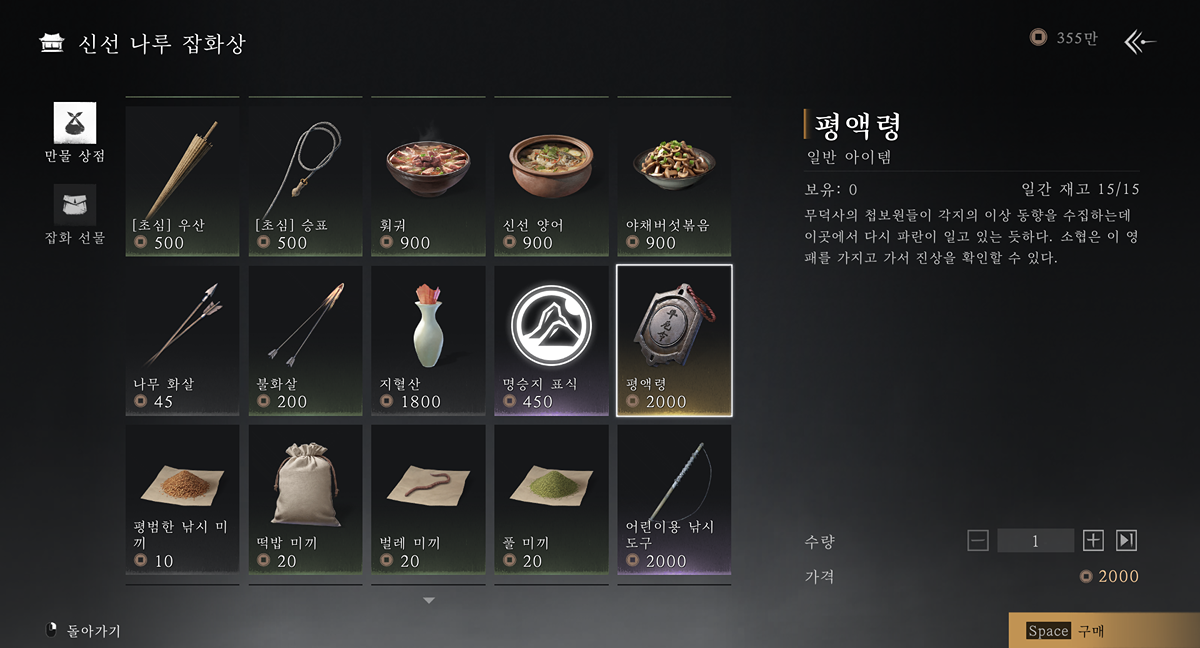The image size is (1200, 648).
Task: Select the 훠궈 hot pot dish
Action: (428, 177)
